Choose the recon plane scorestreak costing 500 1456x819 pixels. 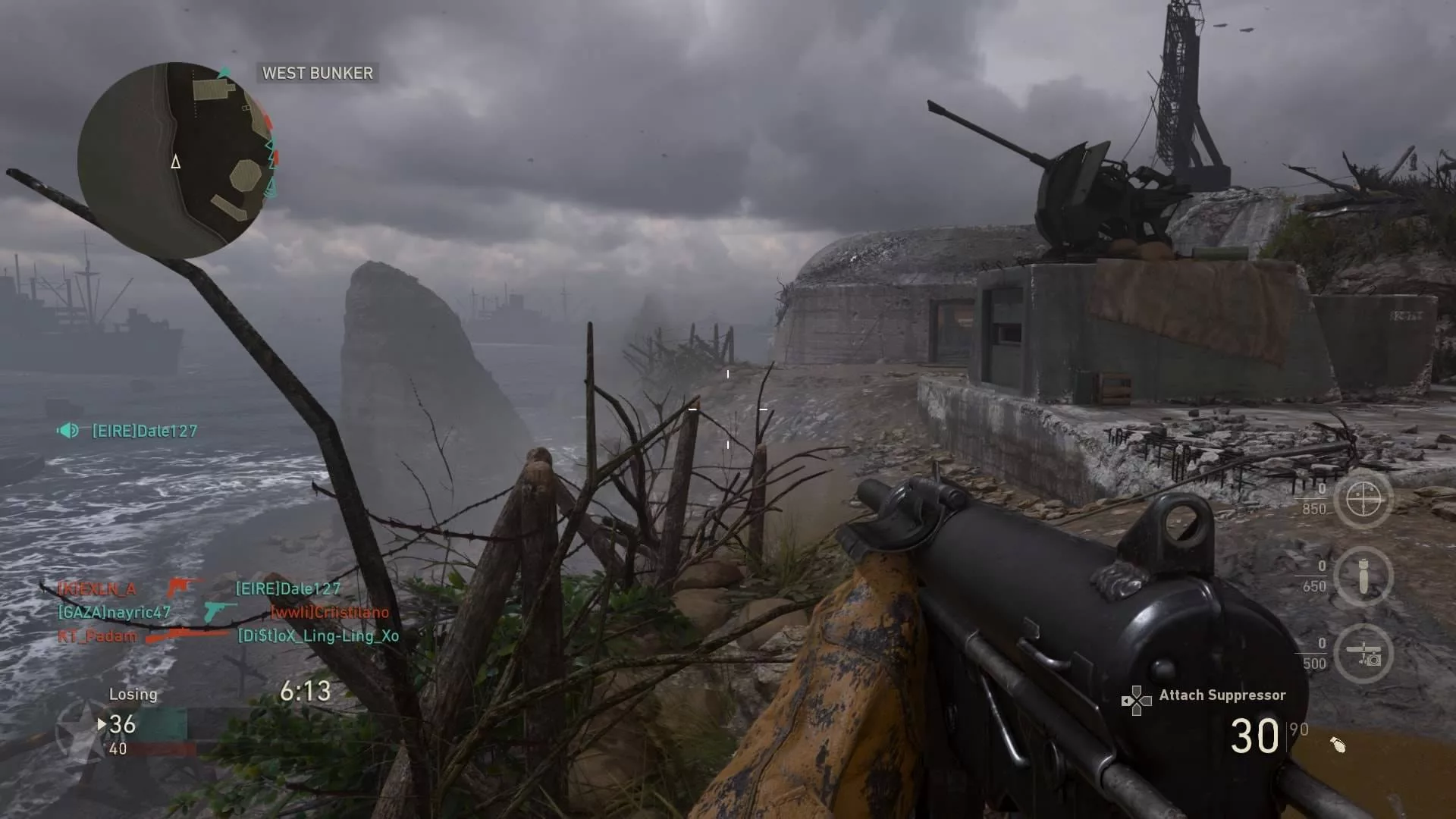pyautogui.click(x=1363, y=654)
